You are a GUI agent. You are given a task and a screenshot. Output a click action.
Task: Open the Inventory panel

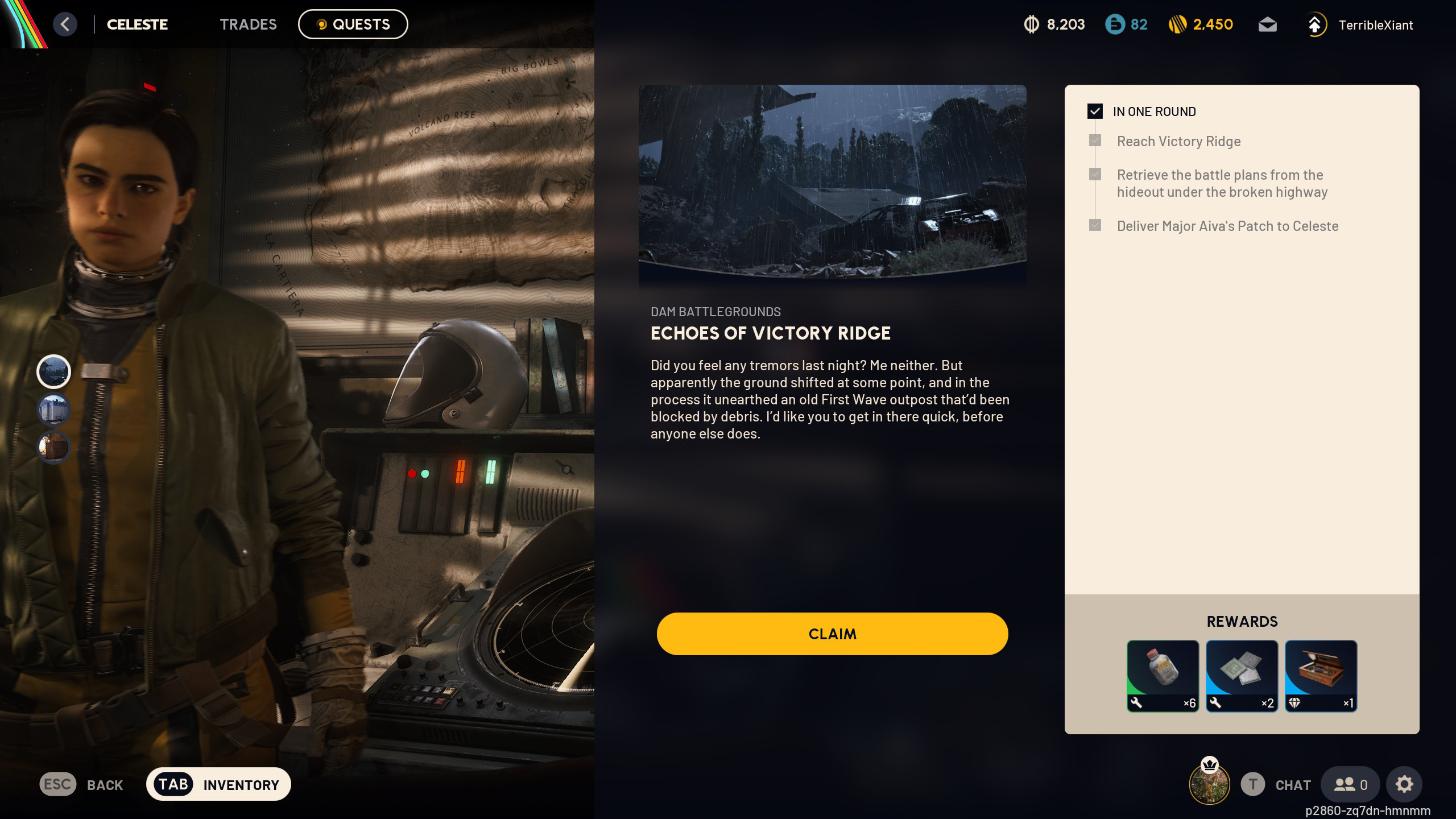pos(218,784)
